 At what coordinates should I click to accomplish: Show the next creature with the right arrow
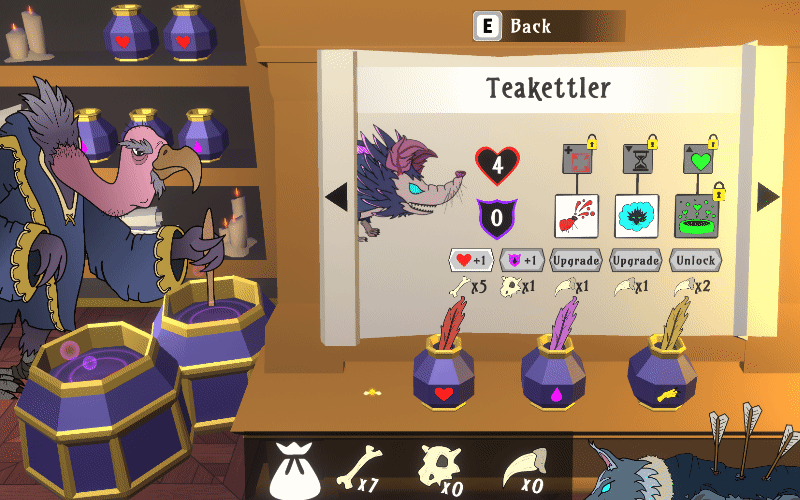point(767,197)
